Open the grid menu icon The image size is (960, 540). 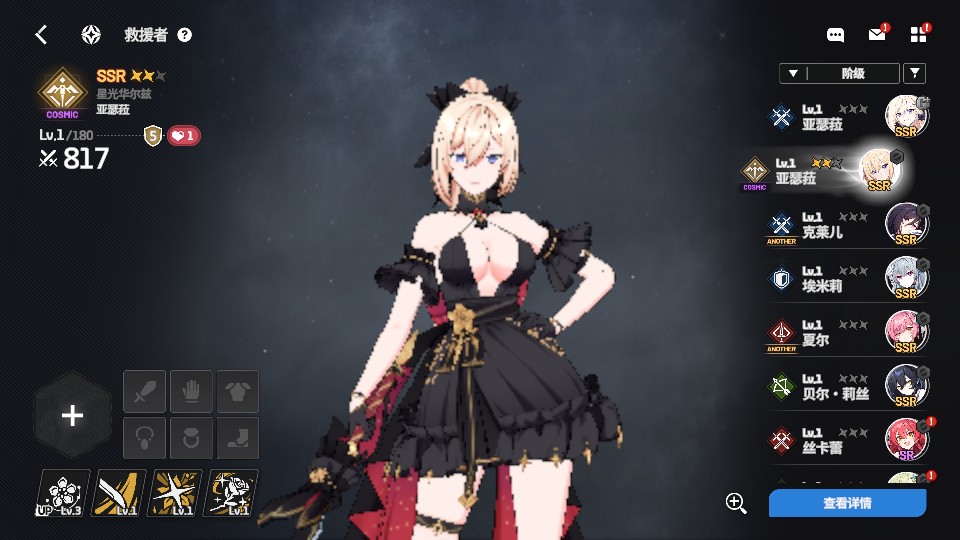click(x=919, y=35)
